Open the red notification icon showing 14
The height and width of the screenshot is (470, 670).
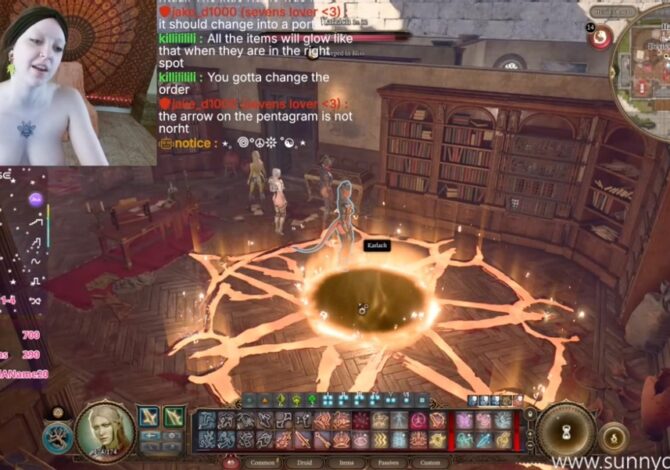pyautogui.click(x=600, y=36)
